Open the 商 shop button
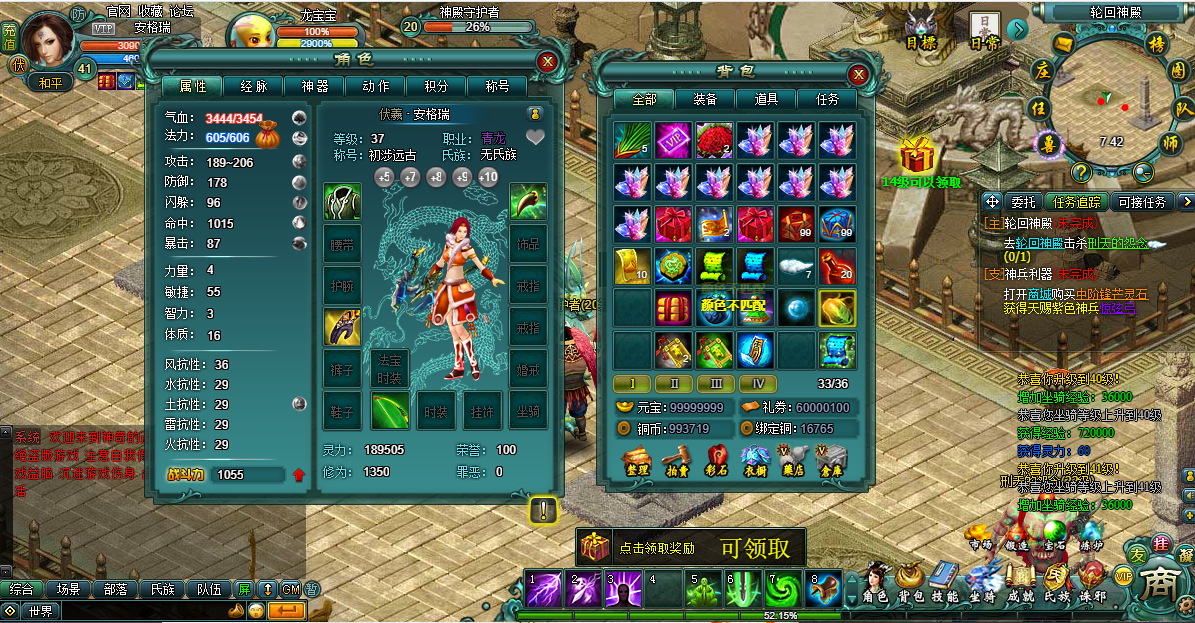The image size is (1195, 623). click(1161, 584)
